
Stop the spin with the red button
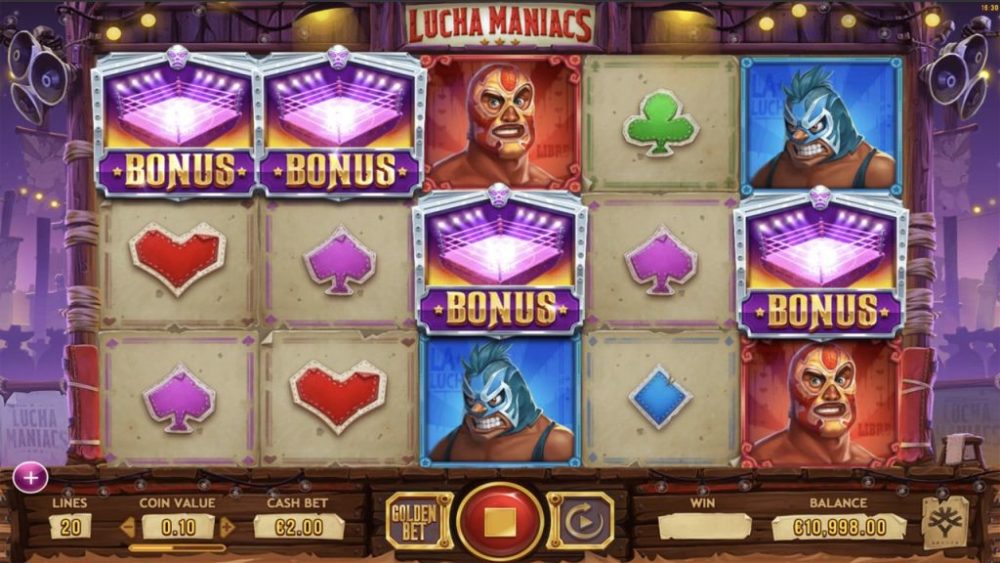click(500, 521)
